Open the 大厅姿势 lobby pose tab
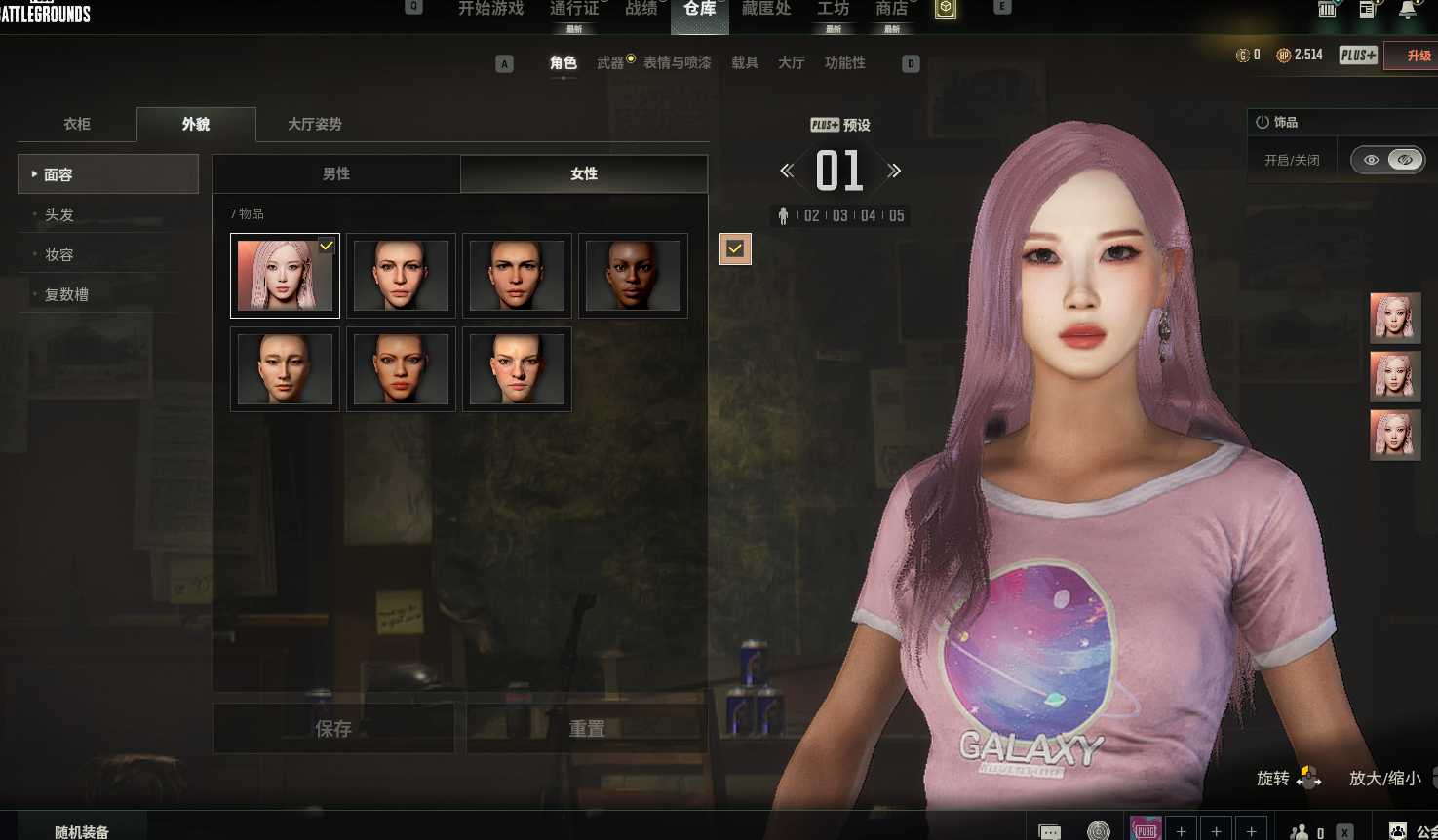Image resolution: width=1438 pixels, height=840 pixels. pos(315,124)
